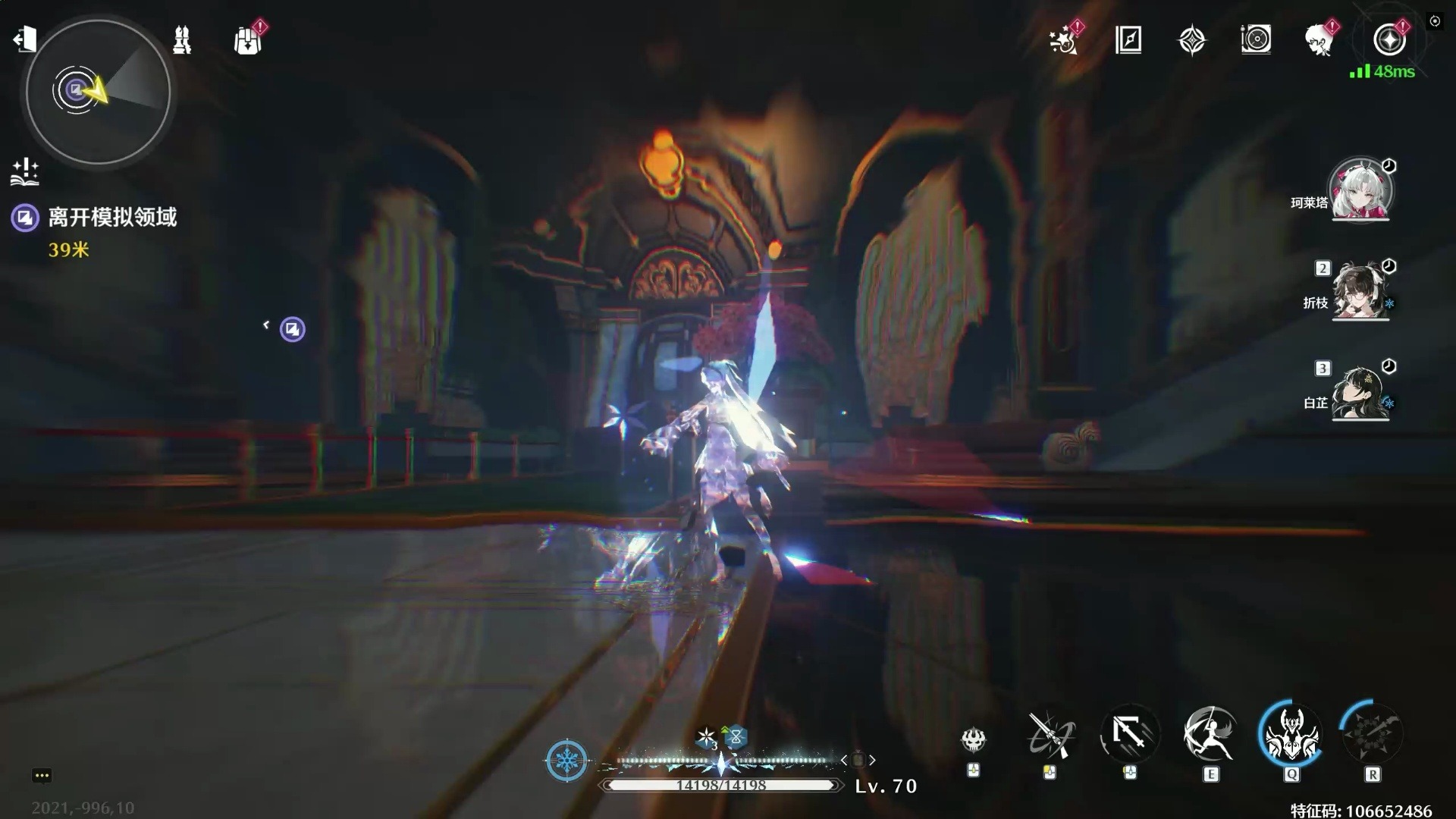1456x819 pixels.
Task: Open the diamond star emblem icon
Action: [x=1192, y=40]
